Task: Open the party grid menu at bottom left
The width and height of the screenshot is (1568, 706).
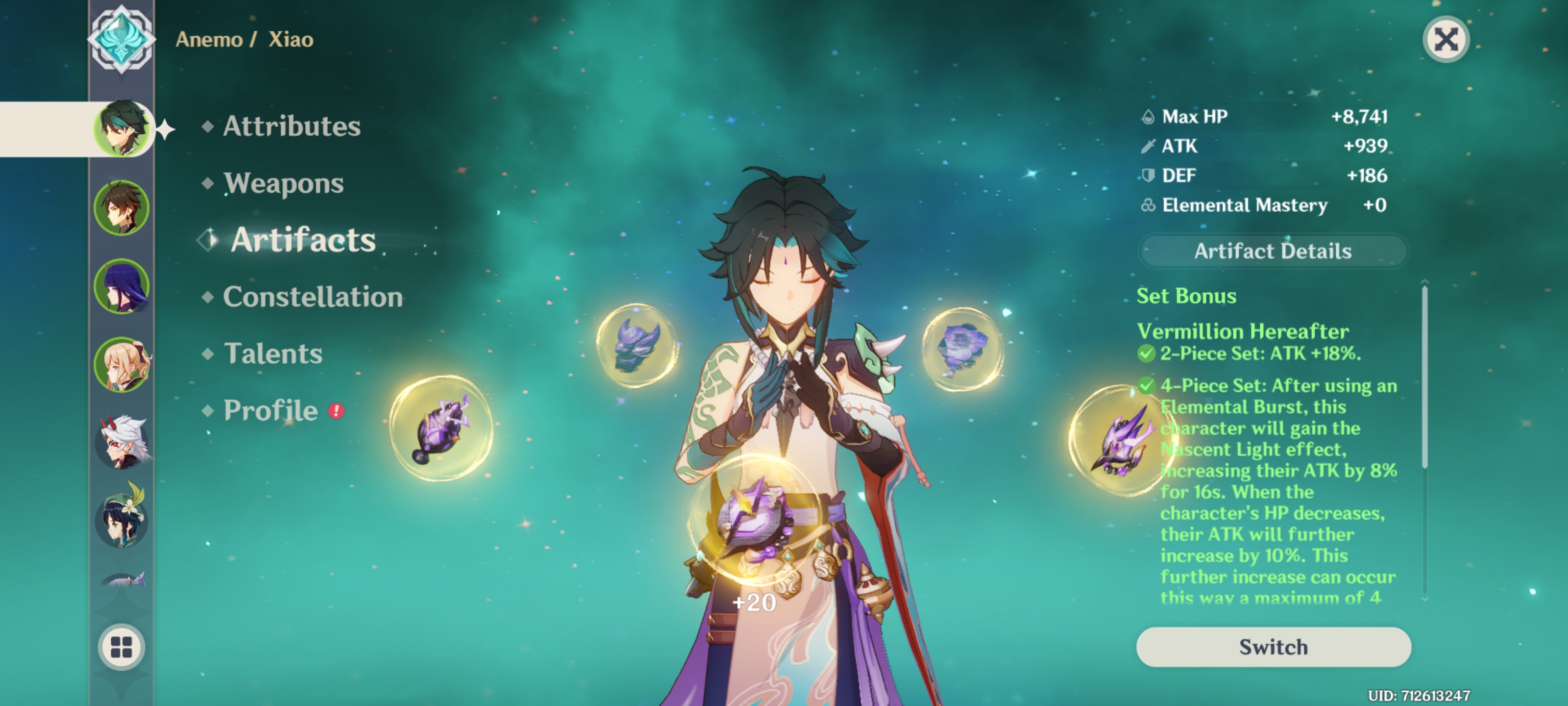Action: [x=122, y=648]
